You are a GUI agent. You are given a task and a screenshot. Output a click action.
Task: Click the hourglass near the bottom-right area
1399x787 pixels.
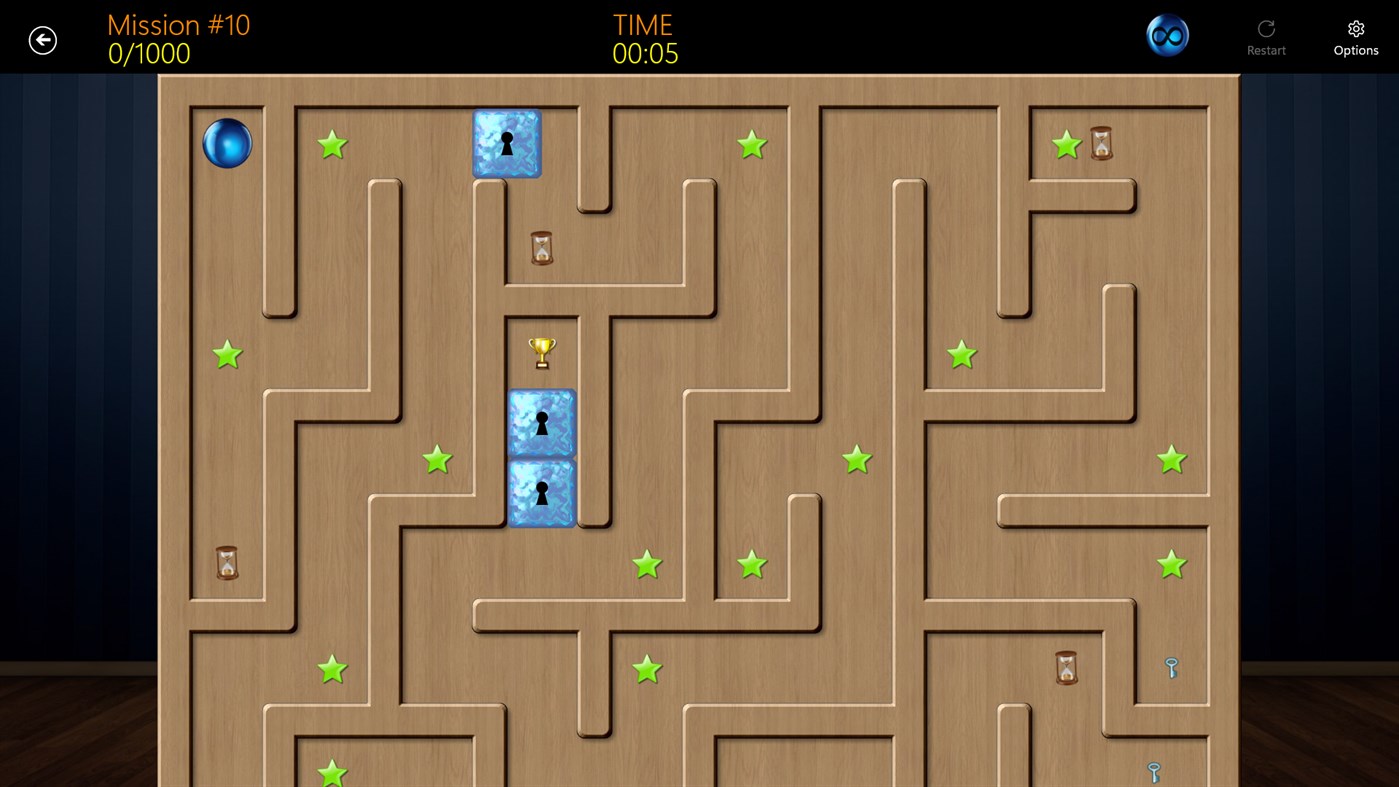tap(1065, 667)
